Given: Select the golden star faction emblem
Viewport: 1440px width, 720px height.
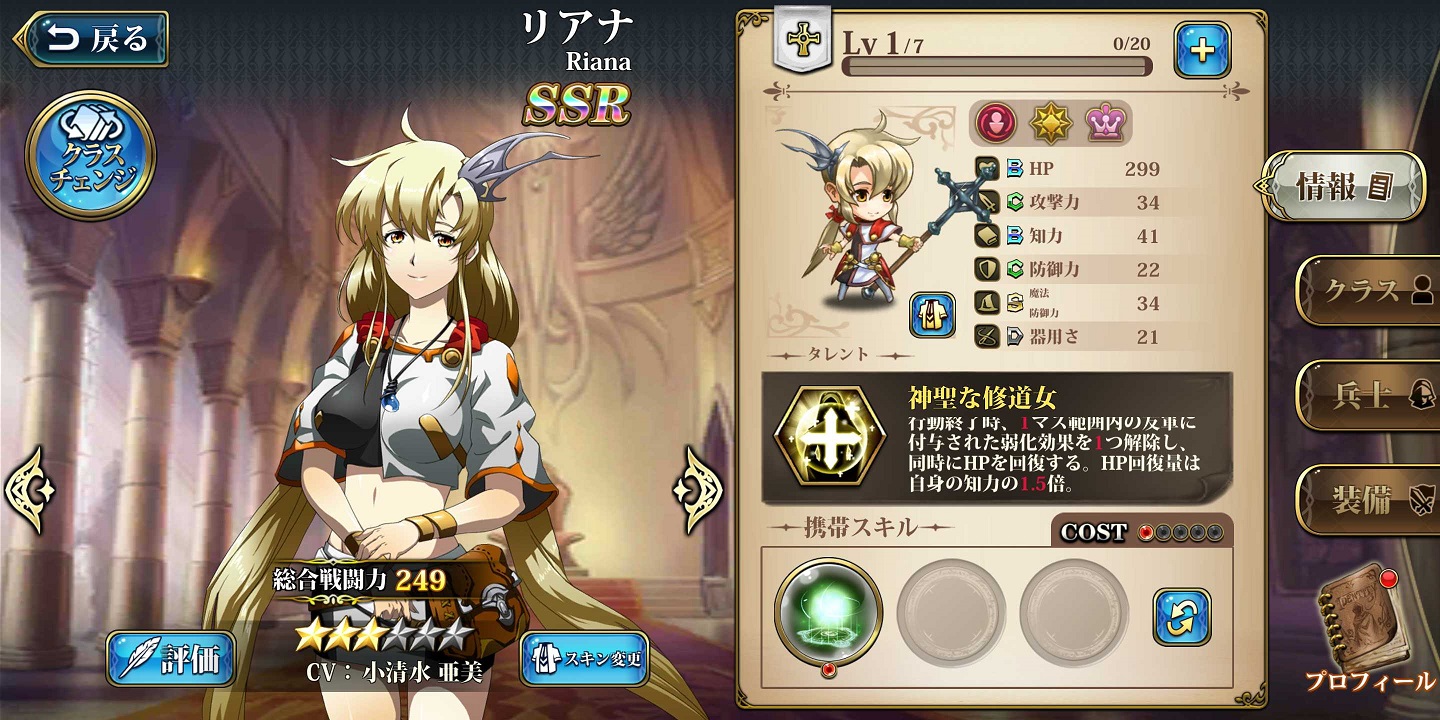Looking at the screenshot, I should click(x=1051, y=122).
